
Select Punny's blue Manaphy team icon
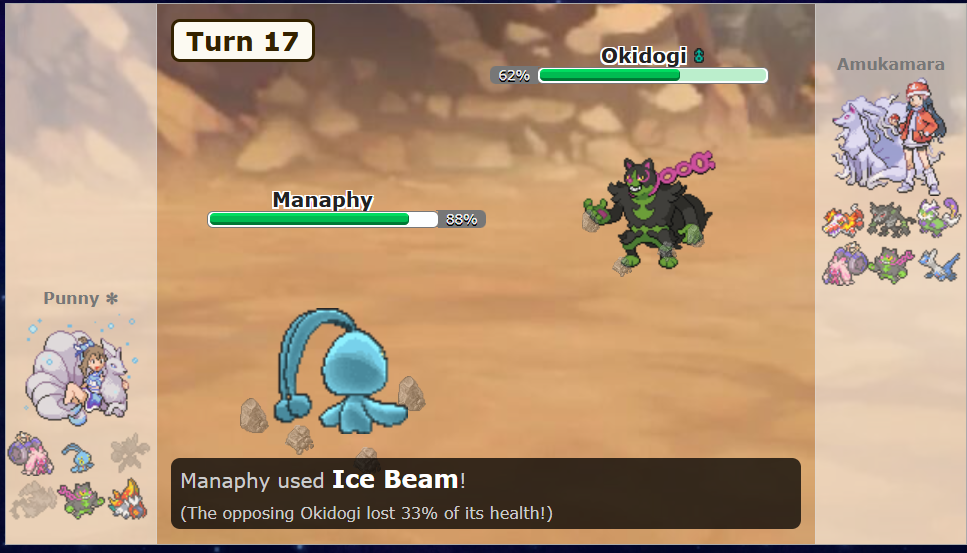[x=78, y=456]
